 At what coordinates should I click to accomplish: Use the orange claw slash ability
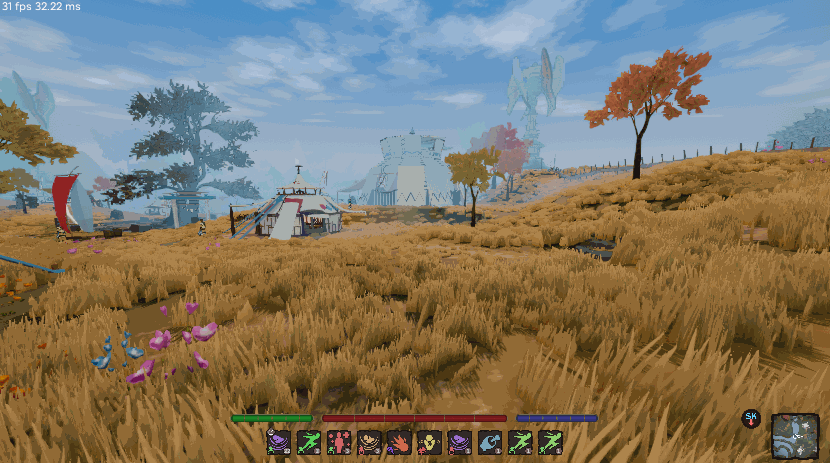pyautogui.click(x=400, y=442)
